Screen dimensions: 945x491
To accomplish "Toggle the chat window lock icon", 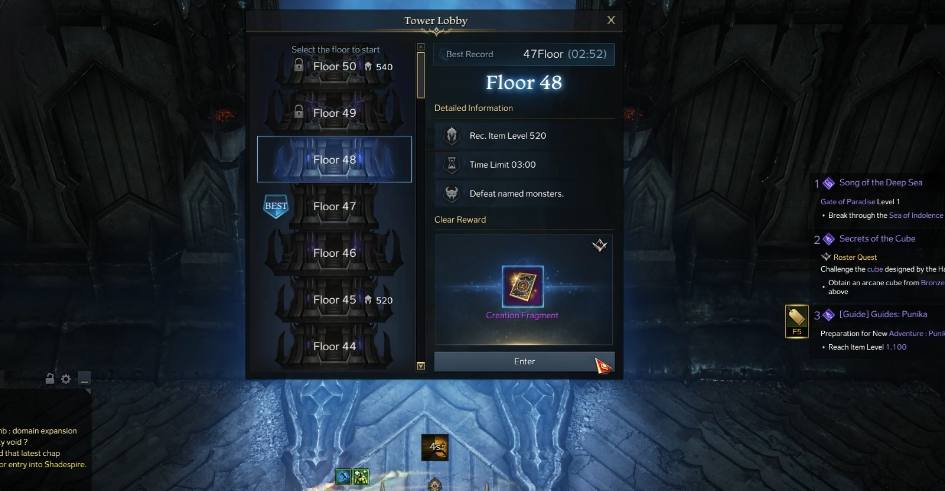I will (50, 379).
